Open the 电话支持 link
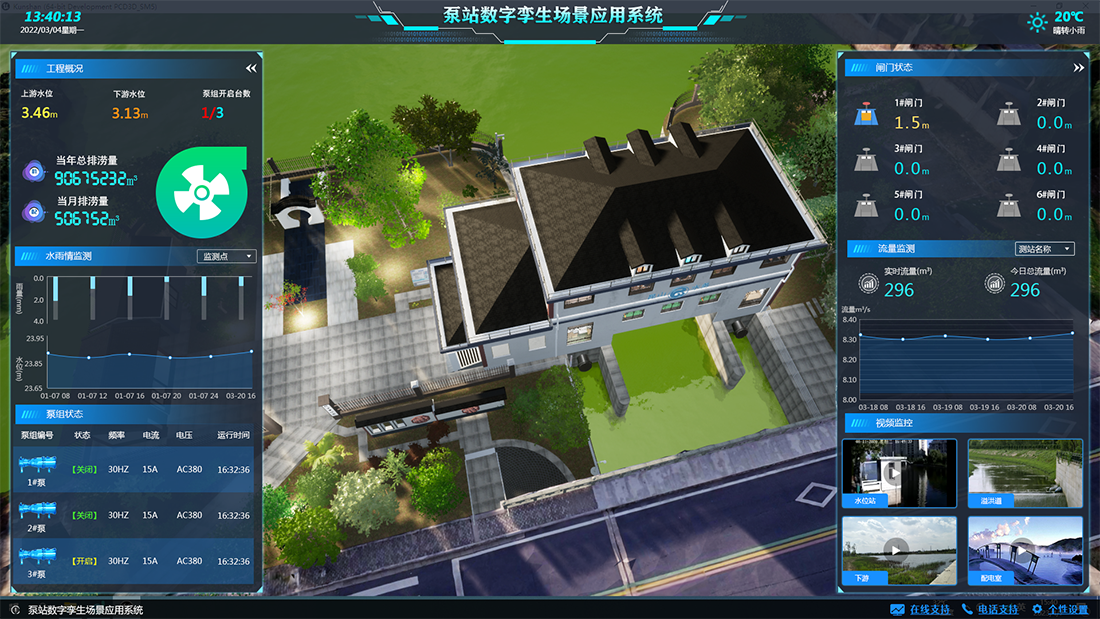Viewport: 1100px width, 619px height. click(990, 609)
